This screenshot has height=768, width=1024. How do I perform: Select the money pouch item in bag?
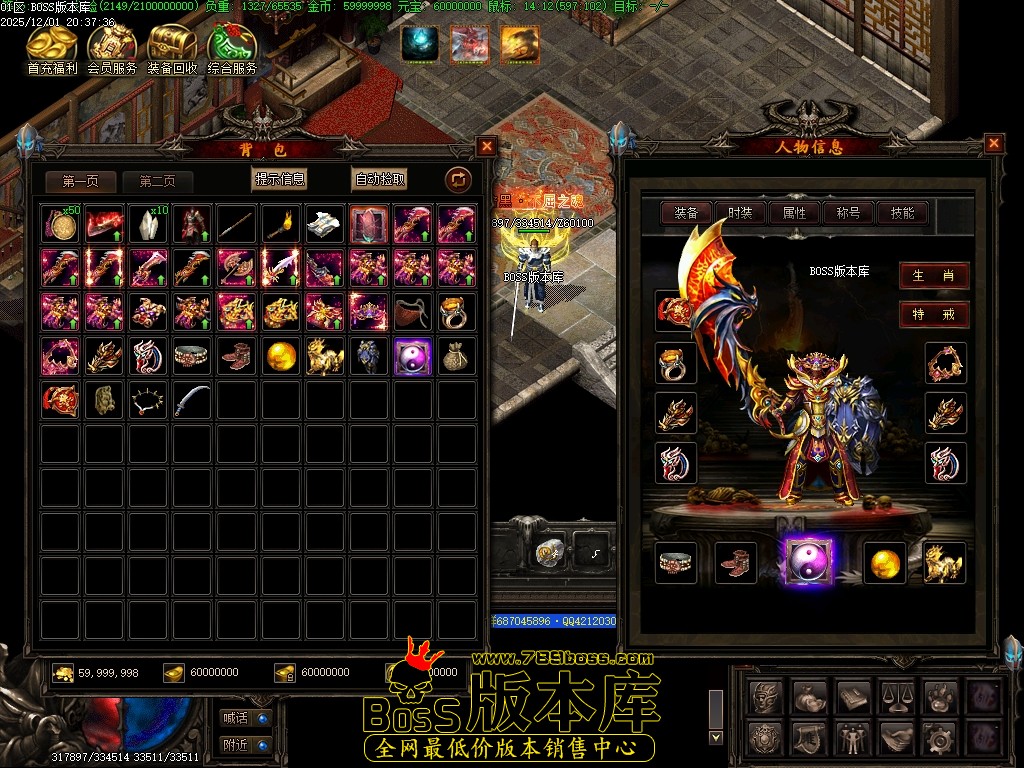[x=457, y=357]
